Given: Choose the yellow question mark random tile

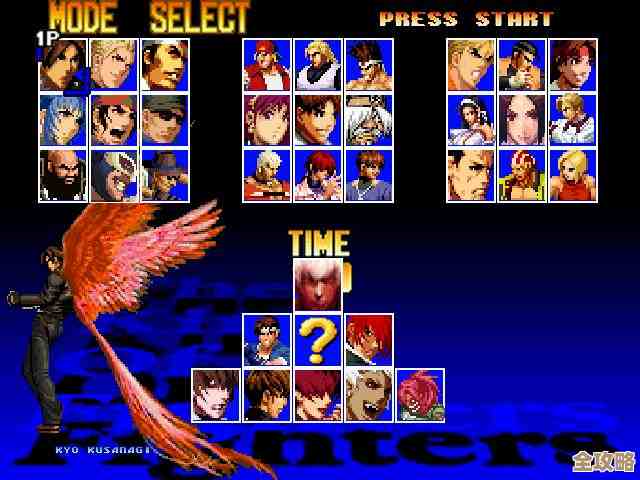Looking at the screenshot, I should pos(318,340).
